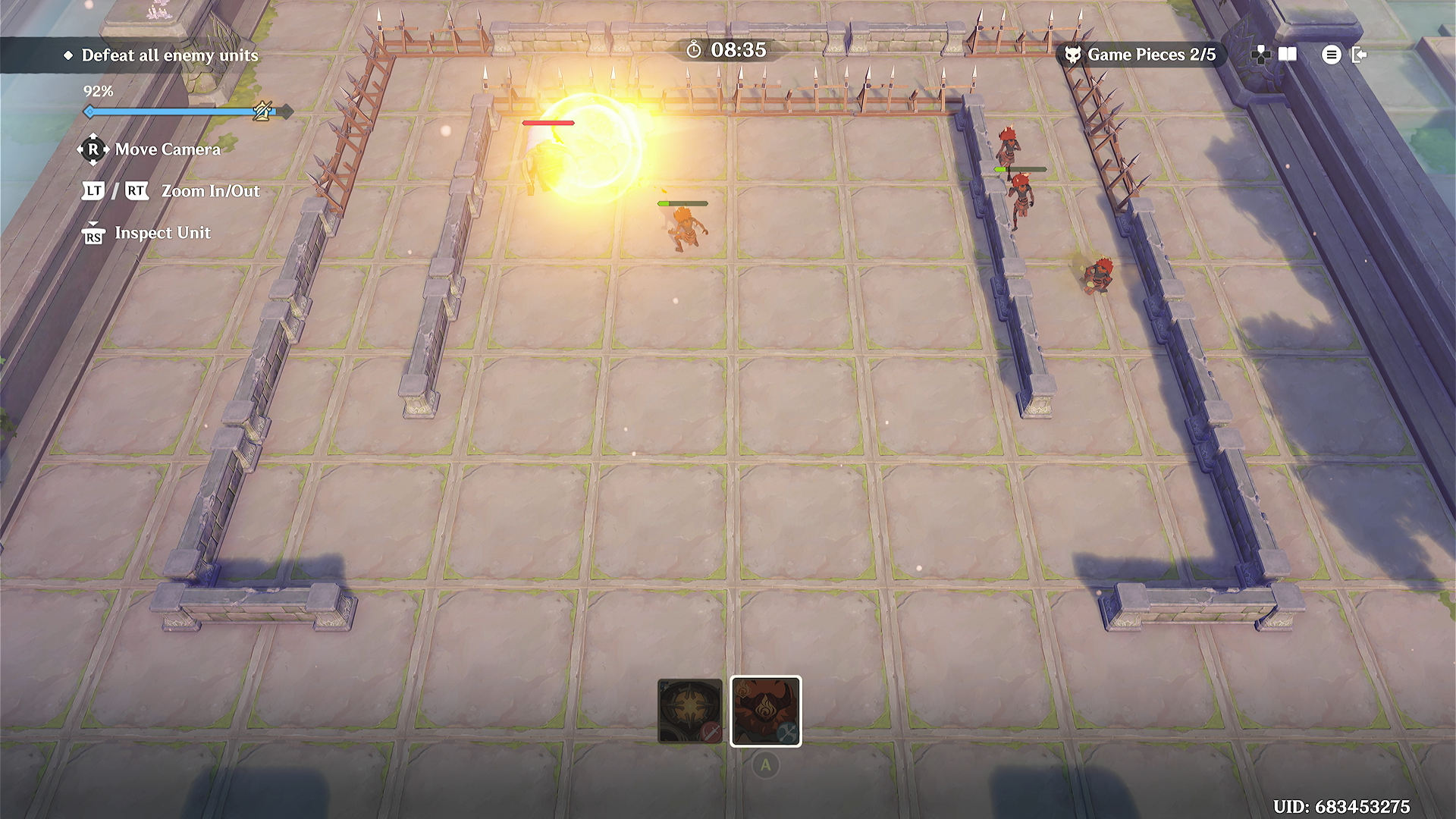Open the controls d-pad icon
1456x819 pixels.
[1260, 55]
